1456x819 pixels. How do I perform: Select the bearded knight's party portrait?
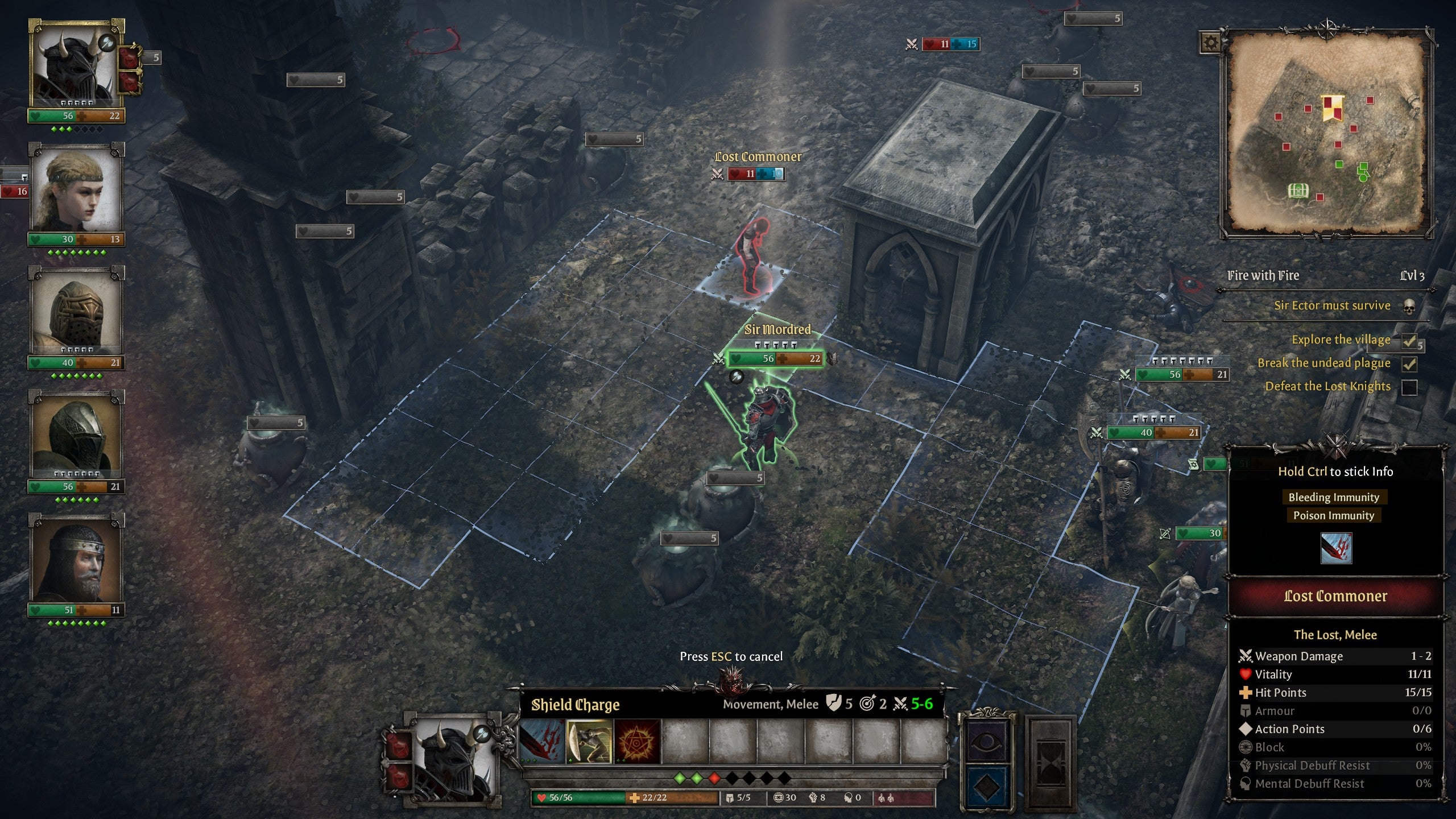coord(76,560)
